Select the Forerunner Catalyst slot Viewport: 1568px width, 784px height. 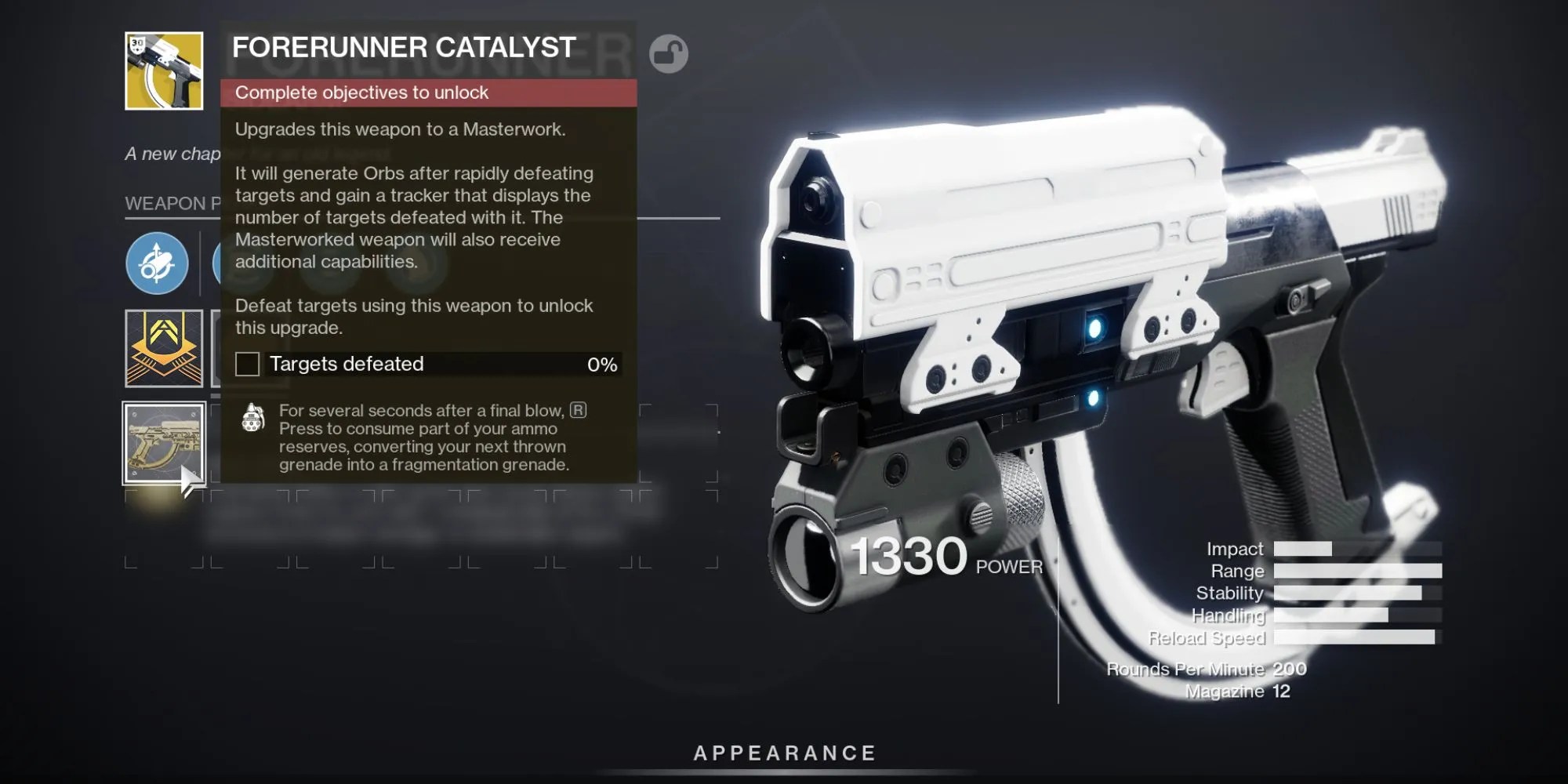(x=164, y=443)
